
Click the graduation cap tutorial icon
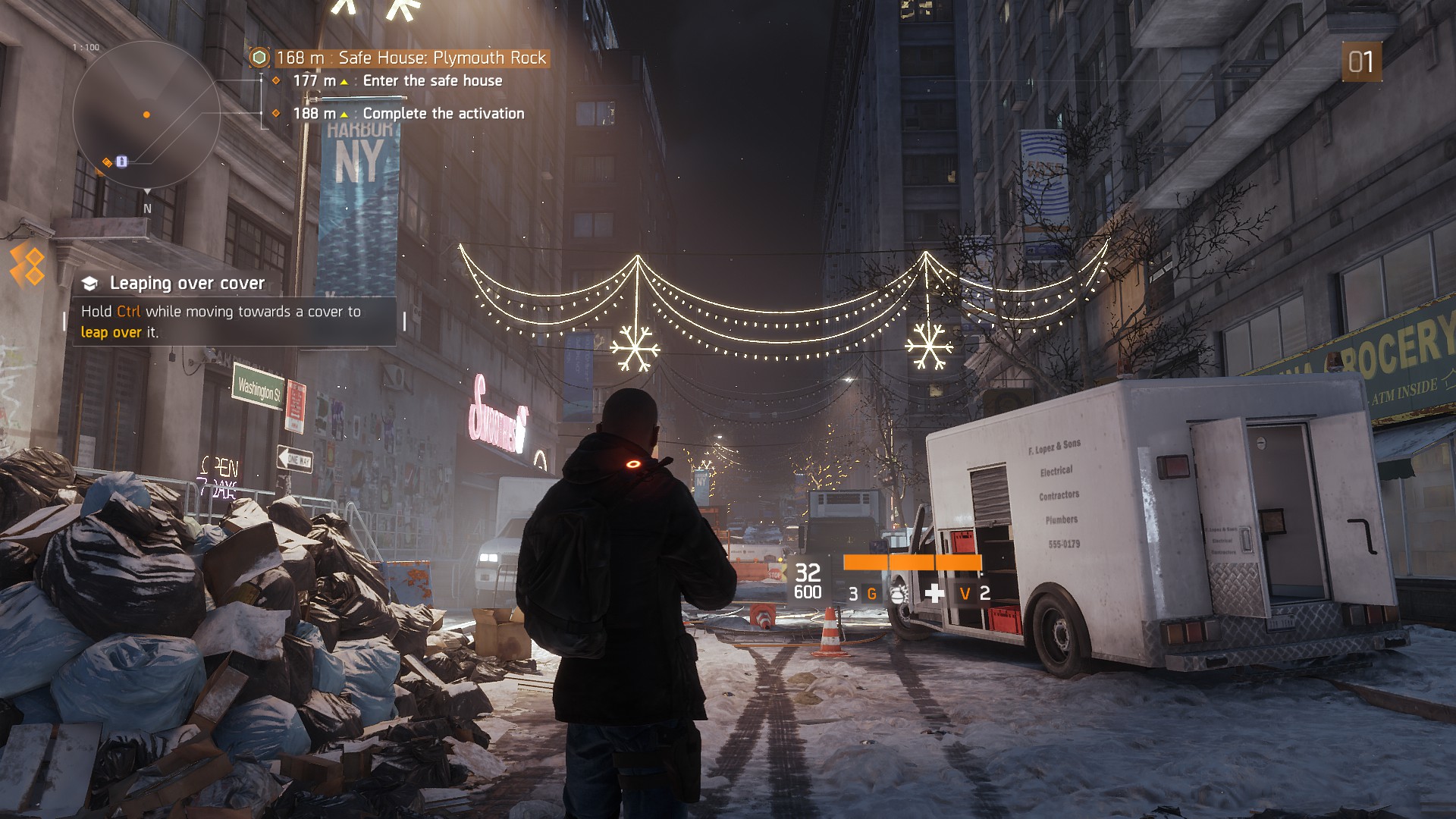90,284
